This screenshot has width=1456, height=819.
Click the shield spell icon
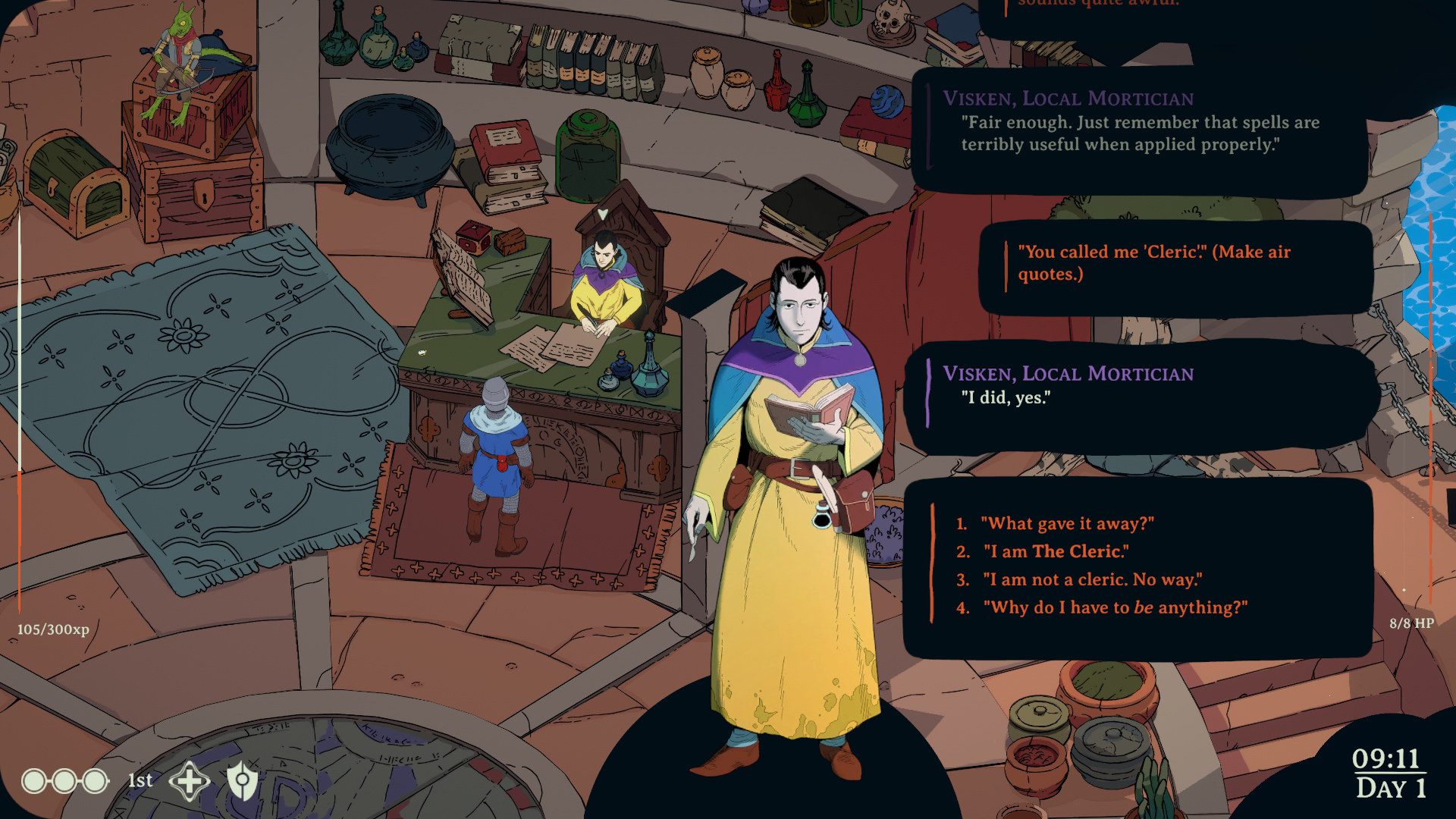[243, 780]
